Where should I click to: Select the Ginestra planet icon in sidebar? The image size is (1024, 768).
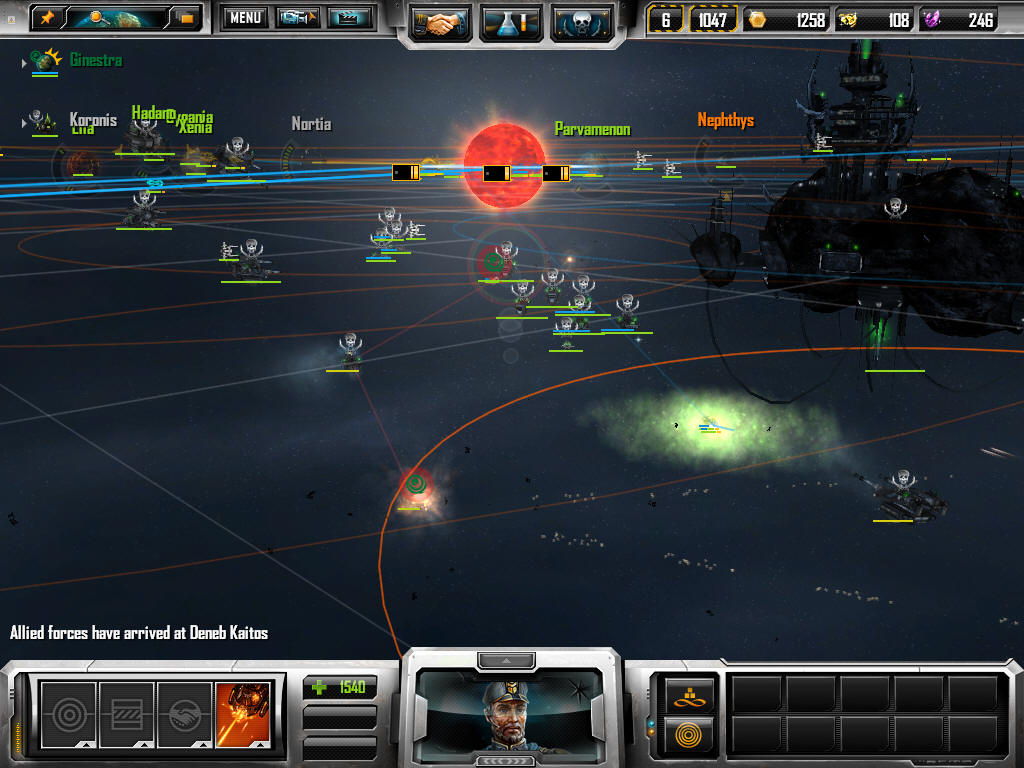(45, 61)
